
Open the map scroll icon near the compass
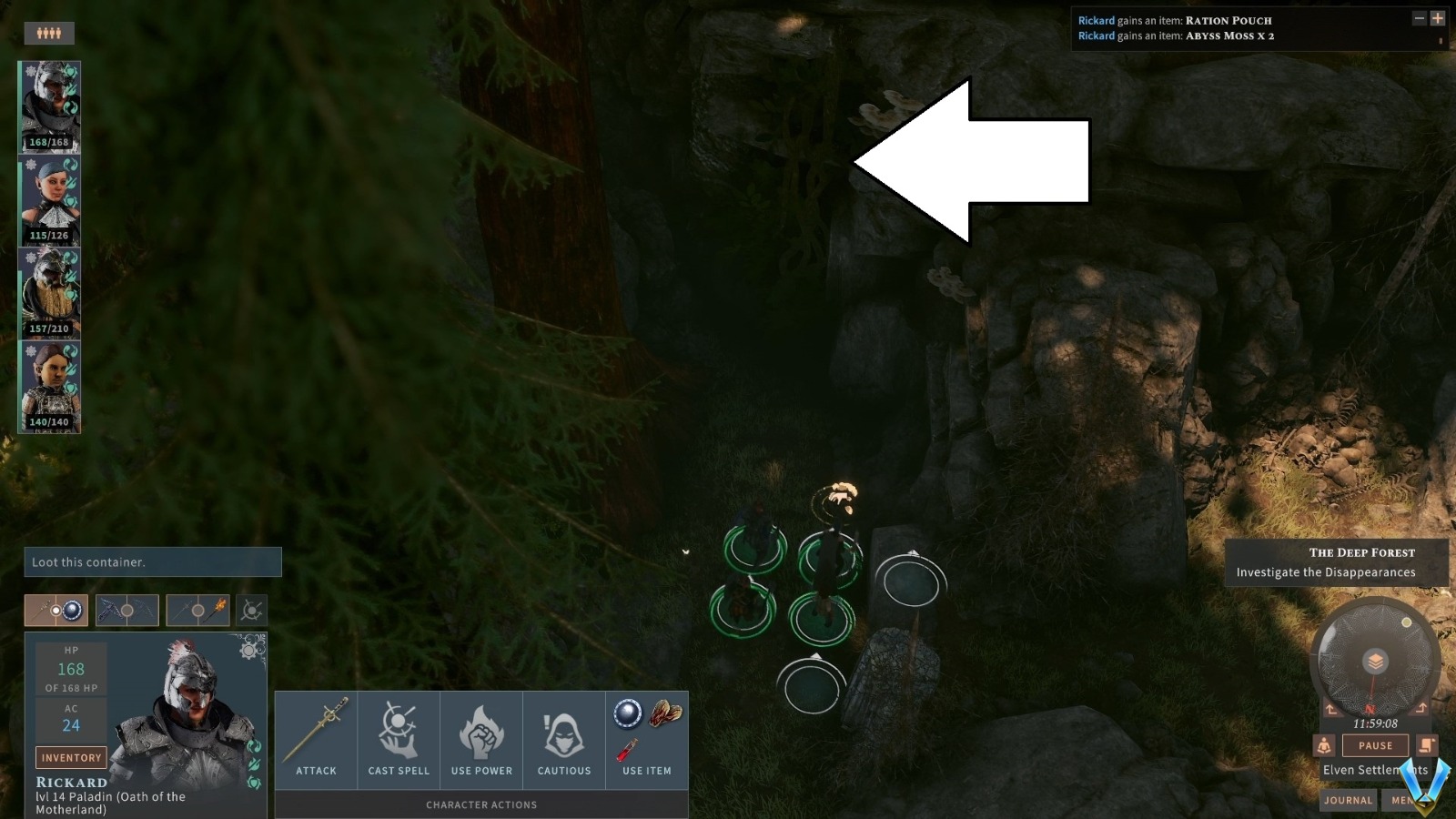click(x=1425, y=745)
